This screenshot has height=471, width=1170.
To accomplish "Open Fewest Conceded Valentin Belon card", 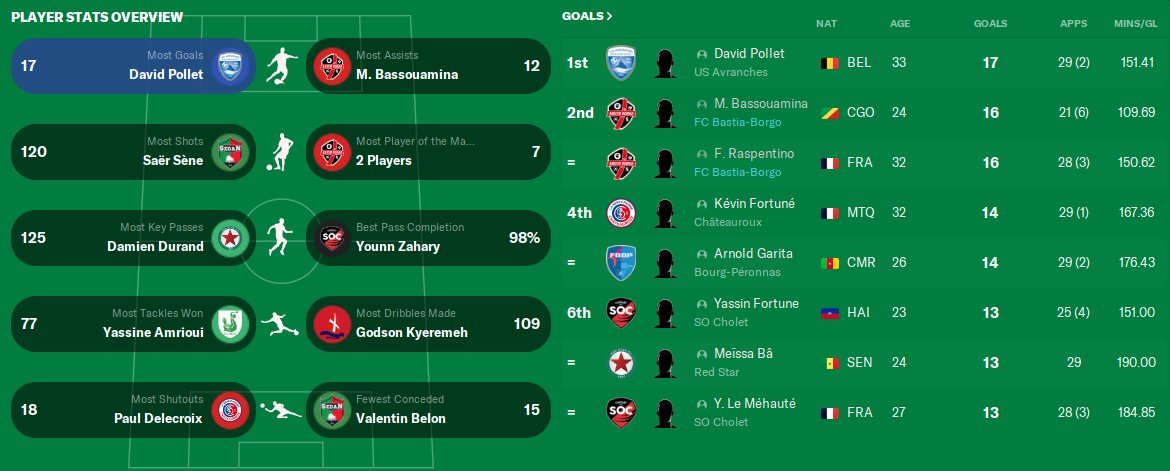I will click(428, 410).
